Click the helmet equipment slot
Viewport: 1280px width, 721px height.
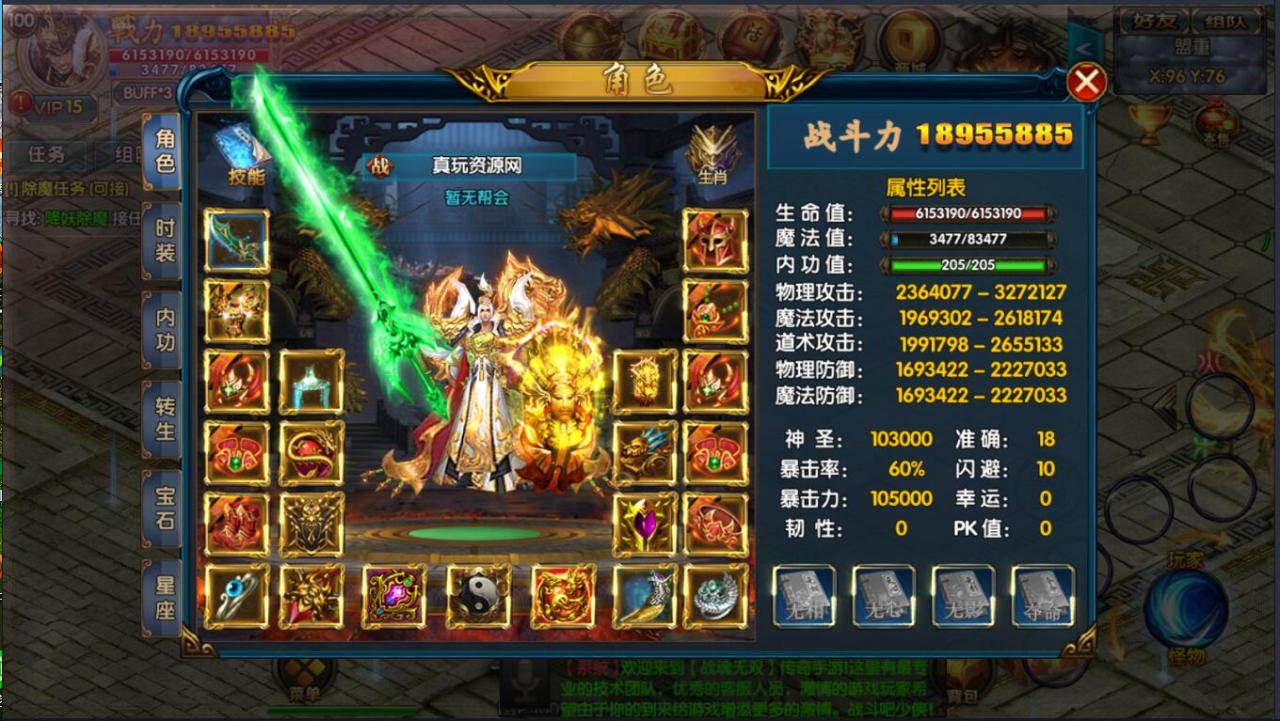pyautogui.click(x=714, y=240)
